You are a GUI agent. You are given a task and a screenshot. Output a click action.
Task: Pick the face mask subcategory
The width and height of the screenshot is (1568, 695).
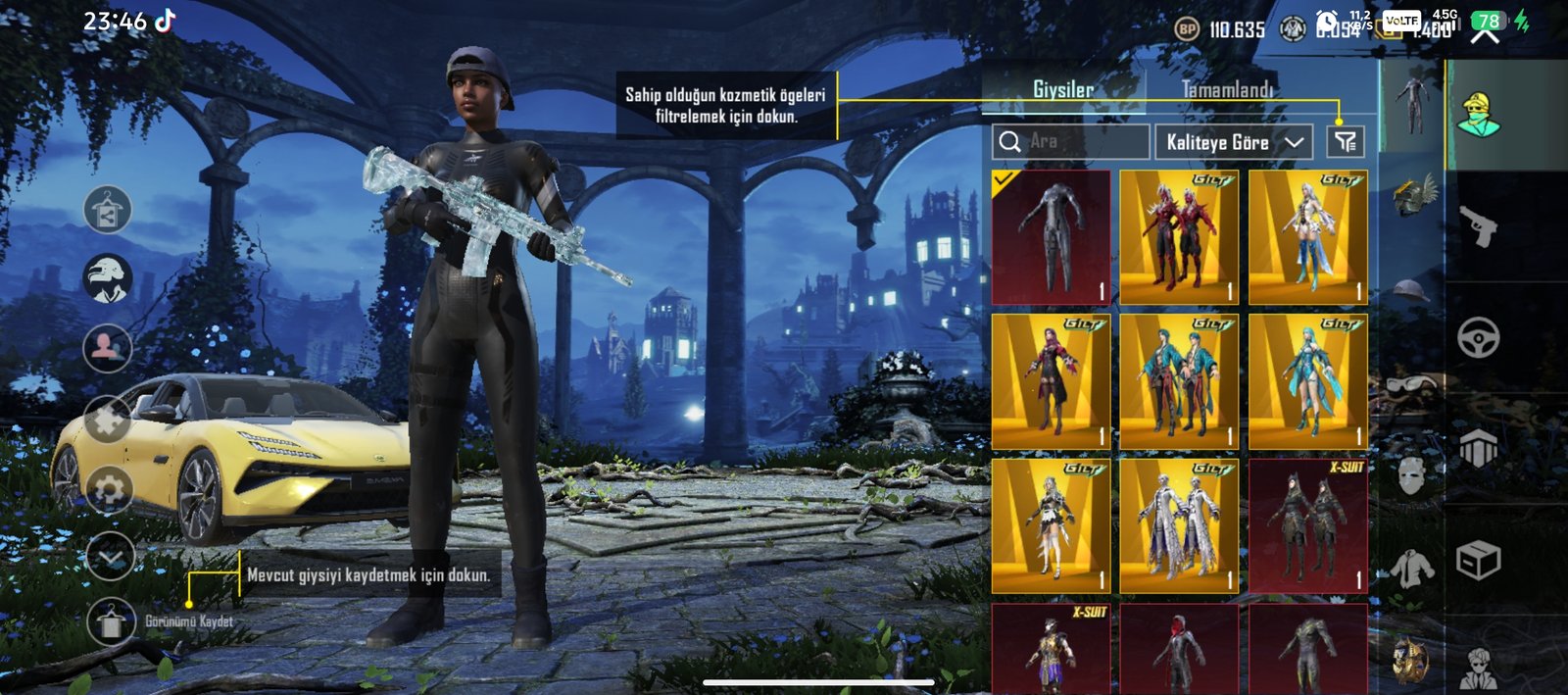pyautogui.click(x=1412, y=476)
